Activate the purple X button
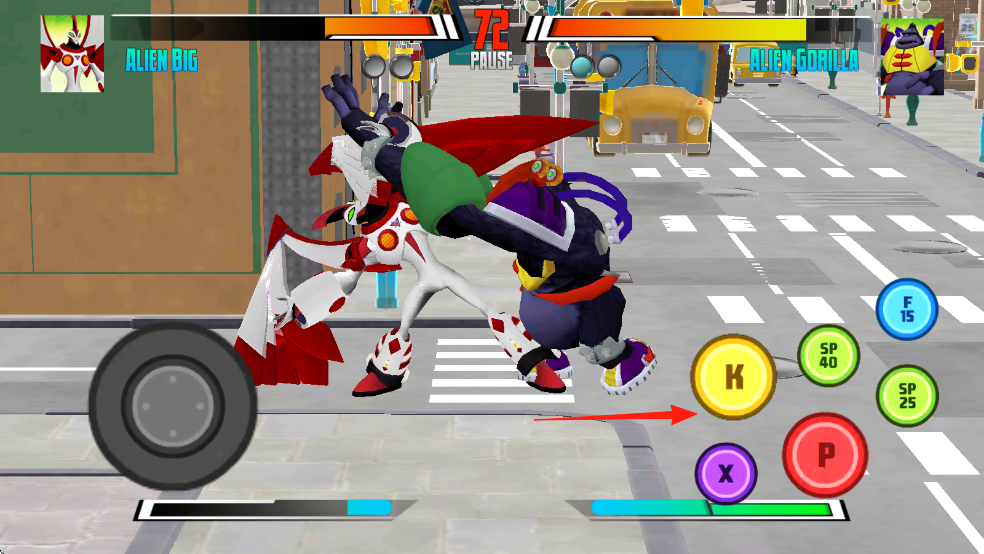 coord(726,473)
